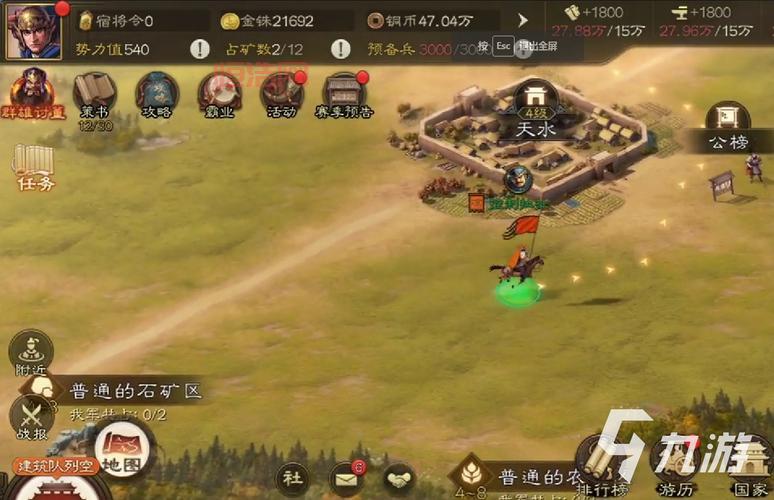Select the 普通的石矿区 tracker entry
Screen dimensions: 774x500
click(134, 391)
